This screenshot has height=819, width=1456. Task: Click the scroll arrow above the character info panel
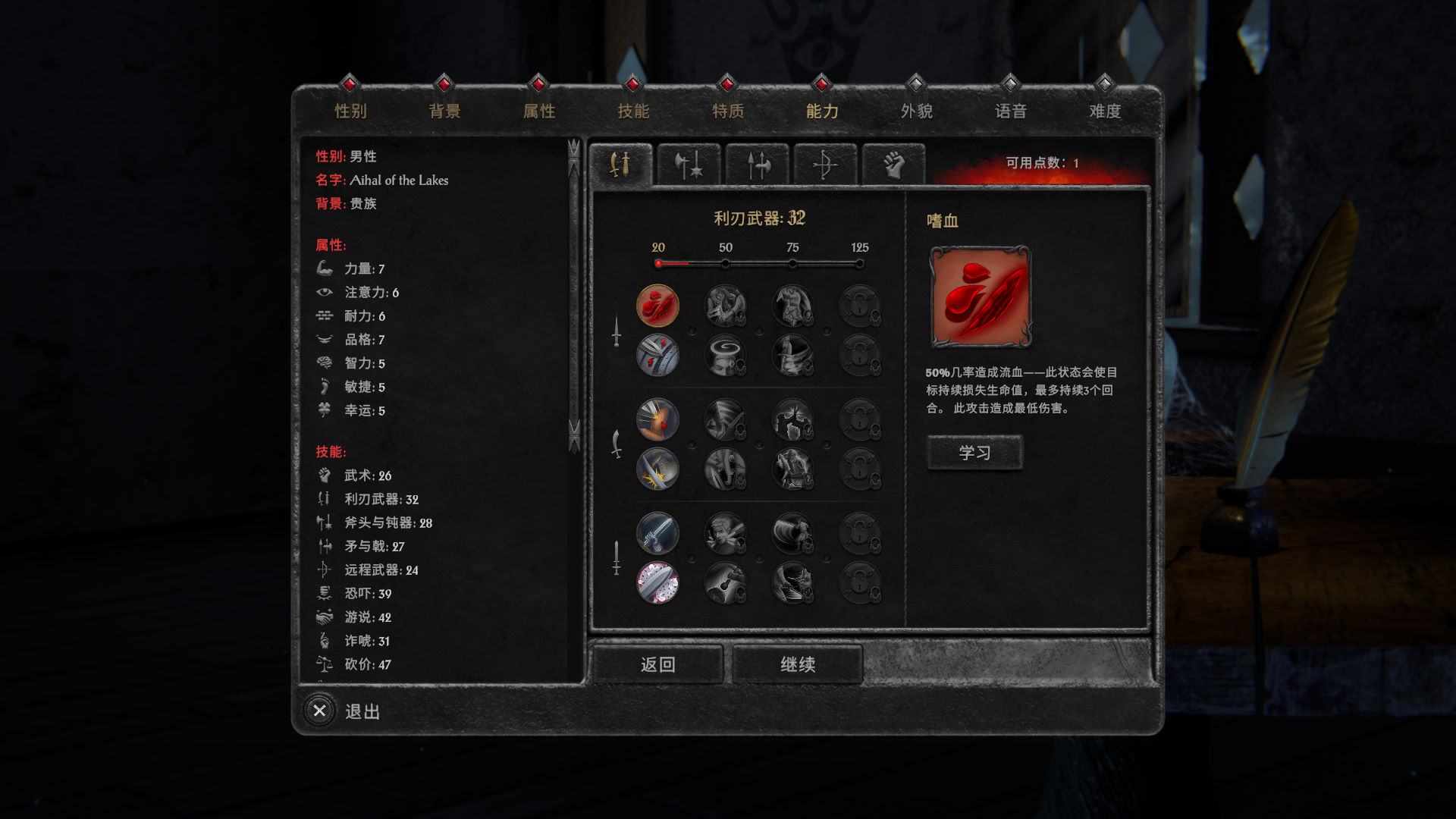(573, 150)
